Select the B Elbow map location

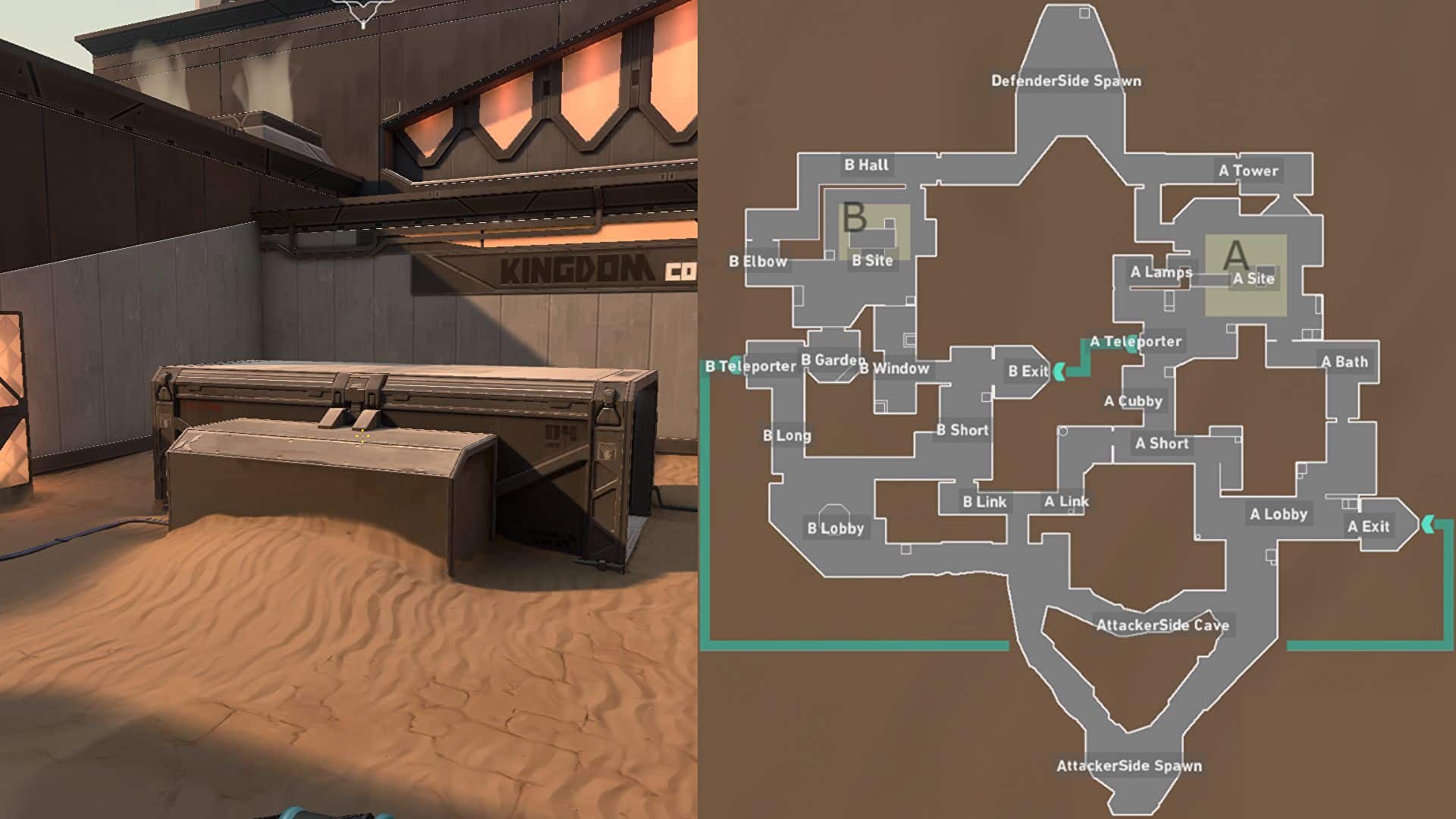coord(758,262)
